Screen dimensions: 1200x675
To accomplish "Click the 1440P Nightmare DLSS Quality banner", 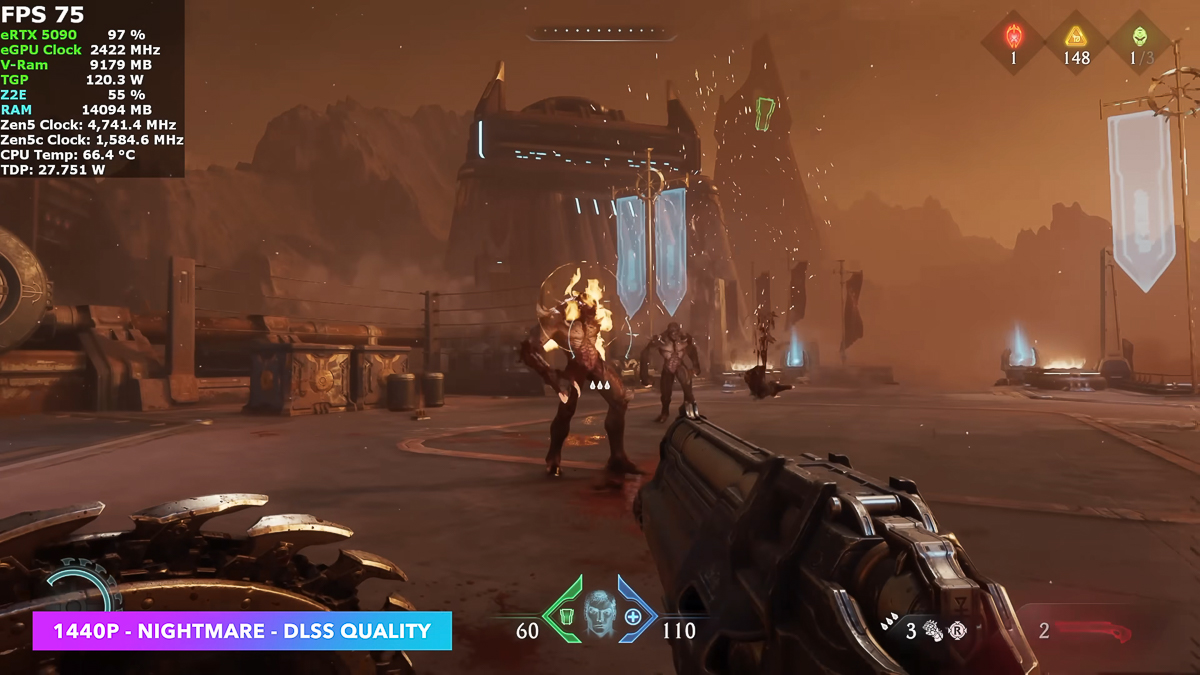I will click(242, 631).
